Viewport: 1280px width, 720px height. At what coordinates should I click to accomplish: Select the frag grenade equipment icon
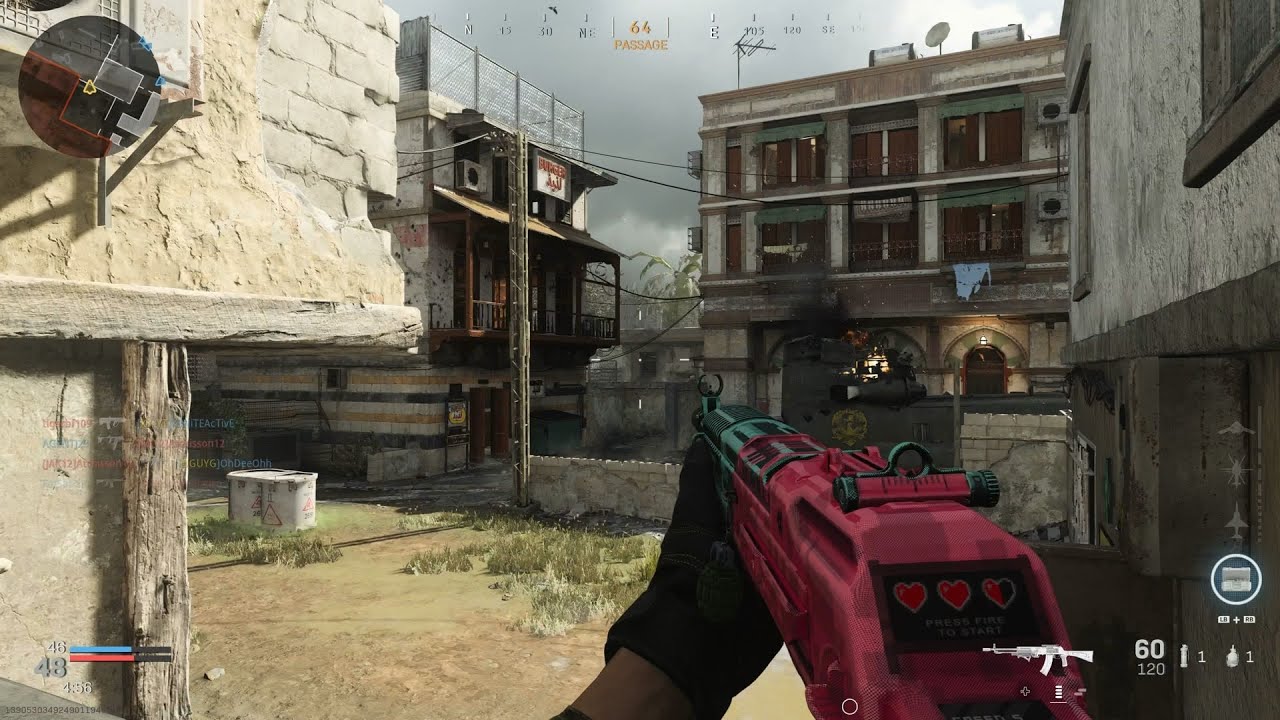[x=1232, y=657]
